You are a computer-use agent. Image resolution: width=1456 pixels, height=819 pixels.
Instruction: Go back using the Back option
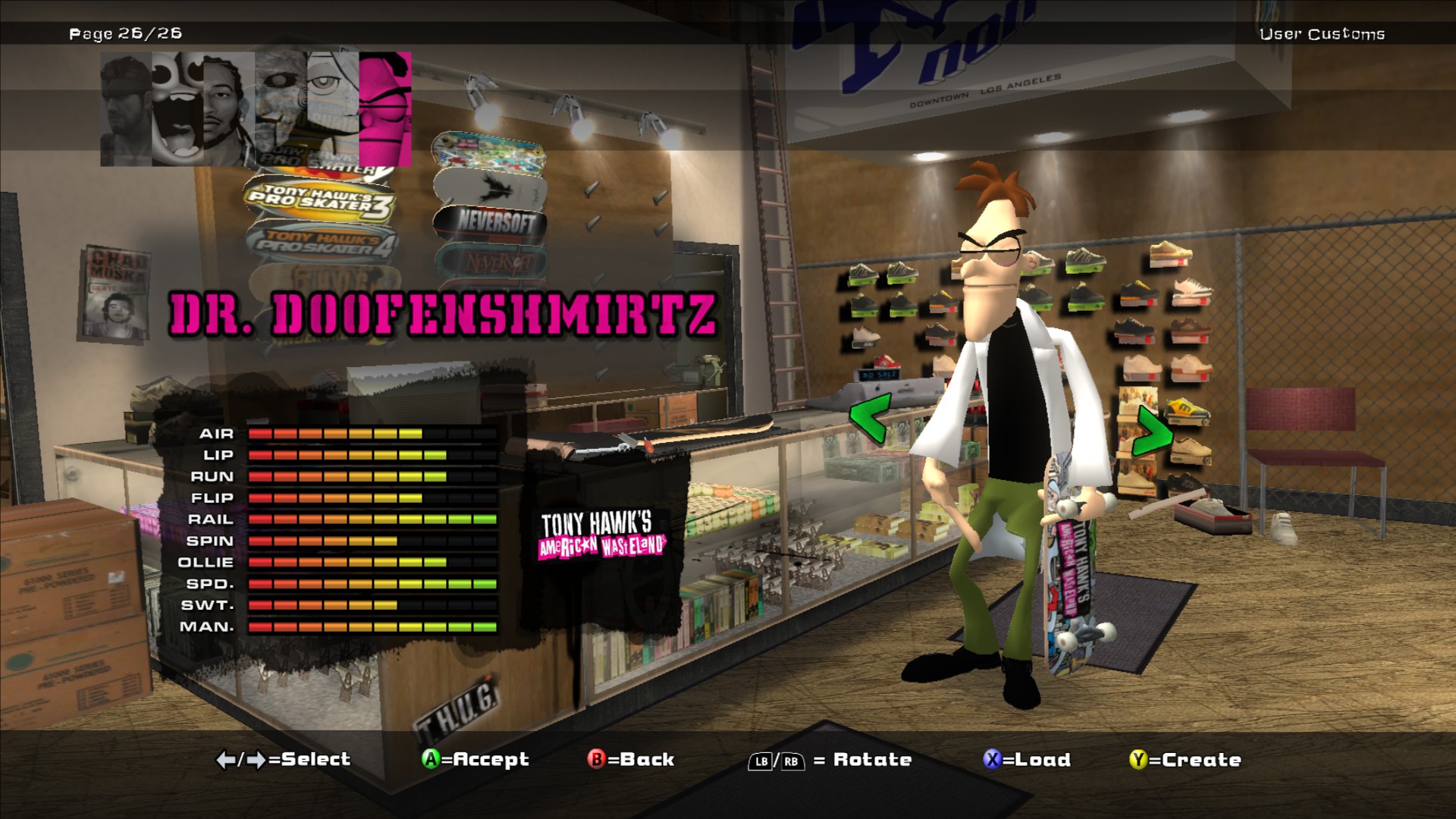[631, 759]
